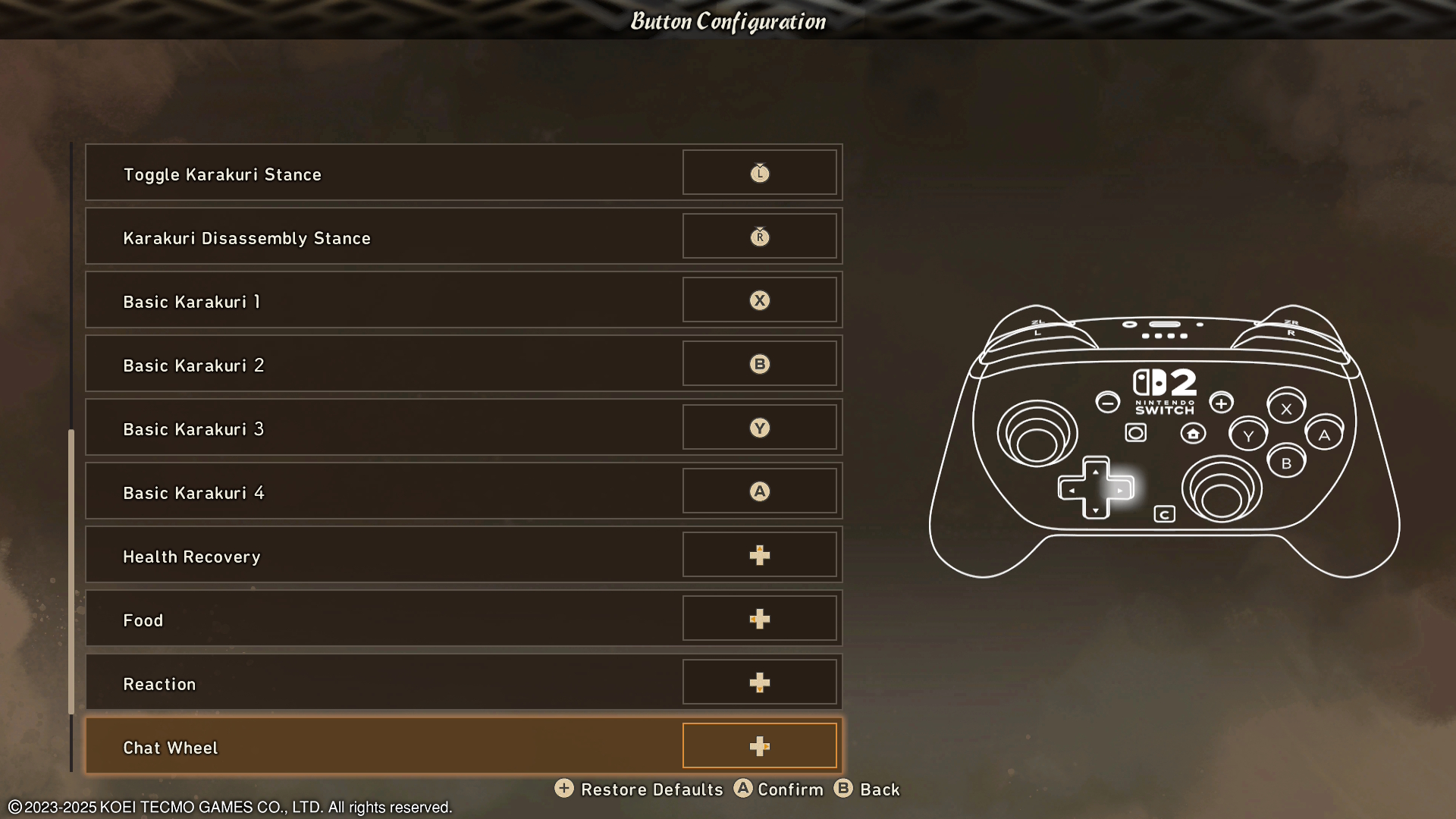
Task: Select the Health Recovery binding row
Action: (x=463, y=555)
